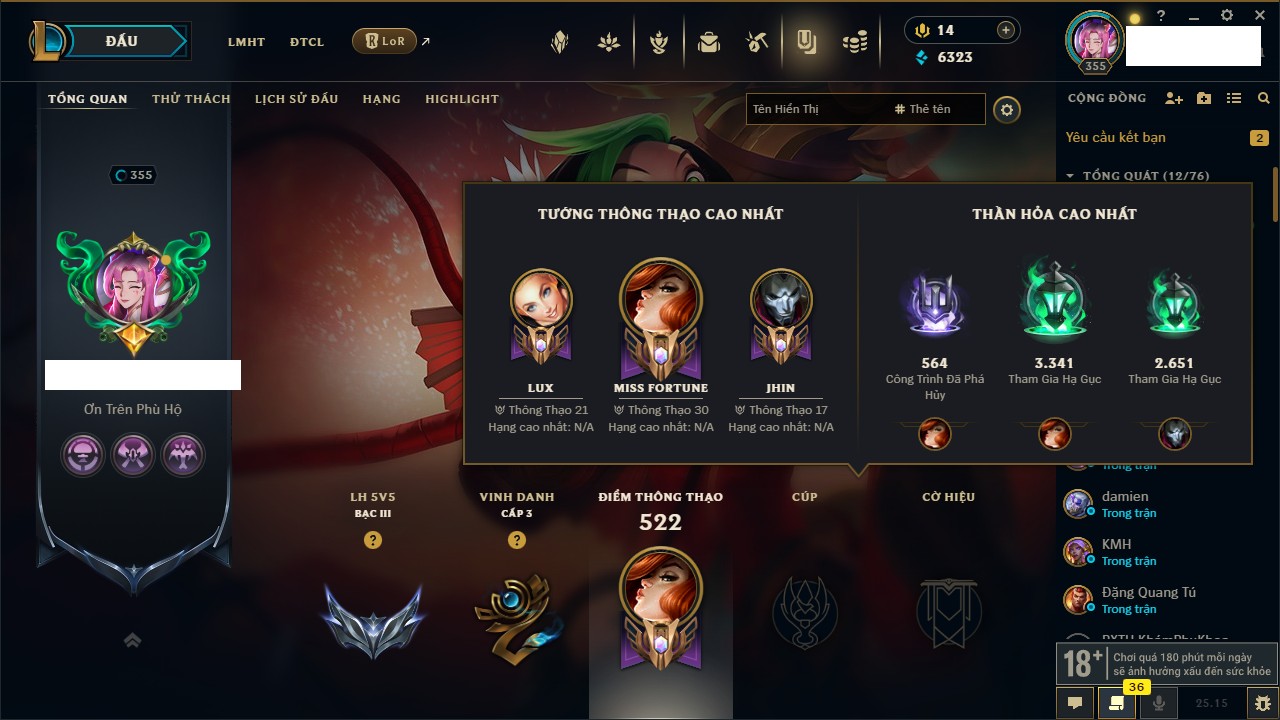The height and width of the screenshot is (720, 1280).
Task: Click the Tên Hiển Thị search field
Action: [x=816, y=109]
